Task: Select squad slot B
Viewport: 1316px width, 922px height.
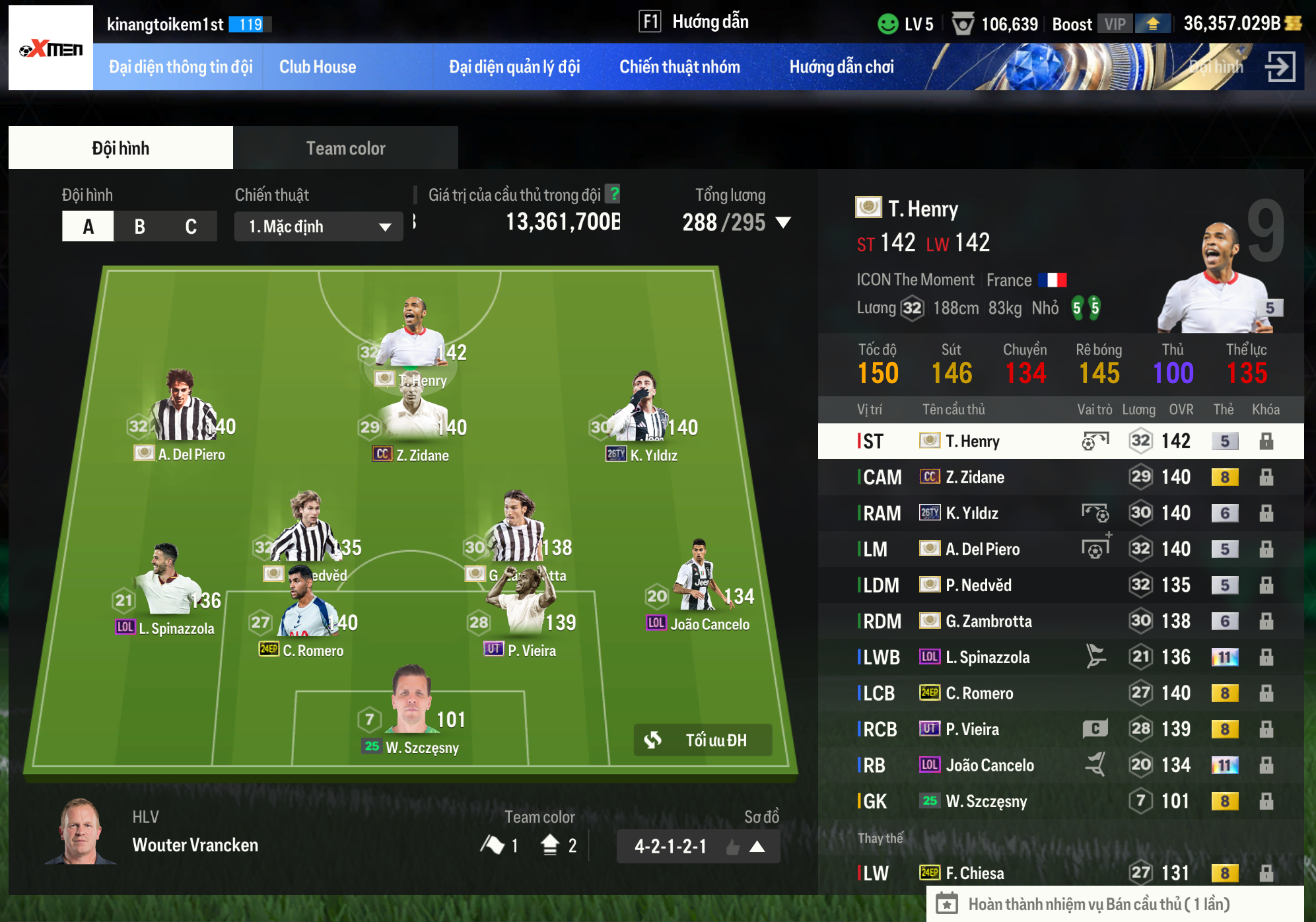Action: pos(139,227)
